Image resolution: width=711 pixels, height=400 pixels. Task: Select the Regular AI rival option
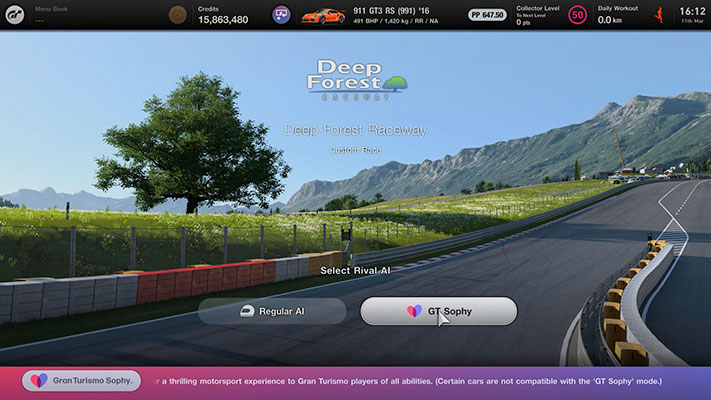pyautogui.click(x=272, y=311)
